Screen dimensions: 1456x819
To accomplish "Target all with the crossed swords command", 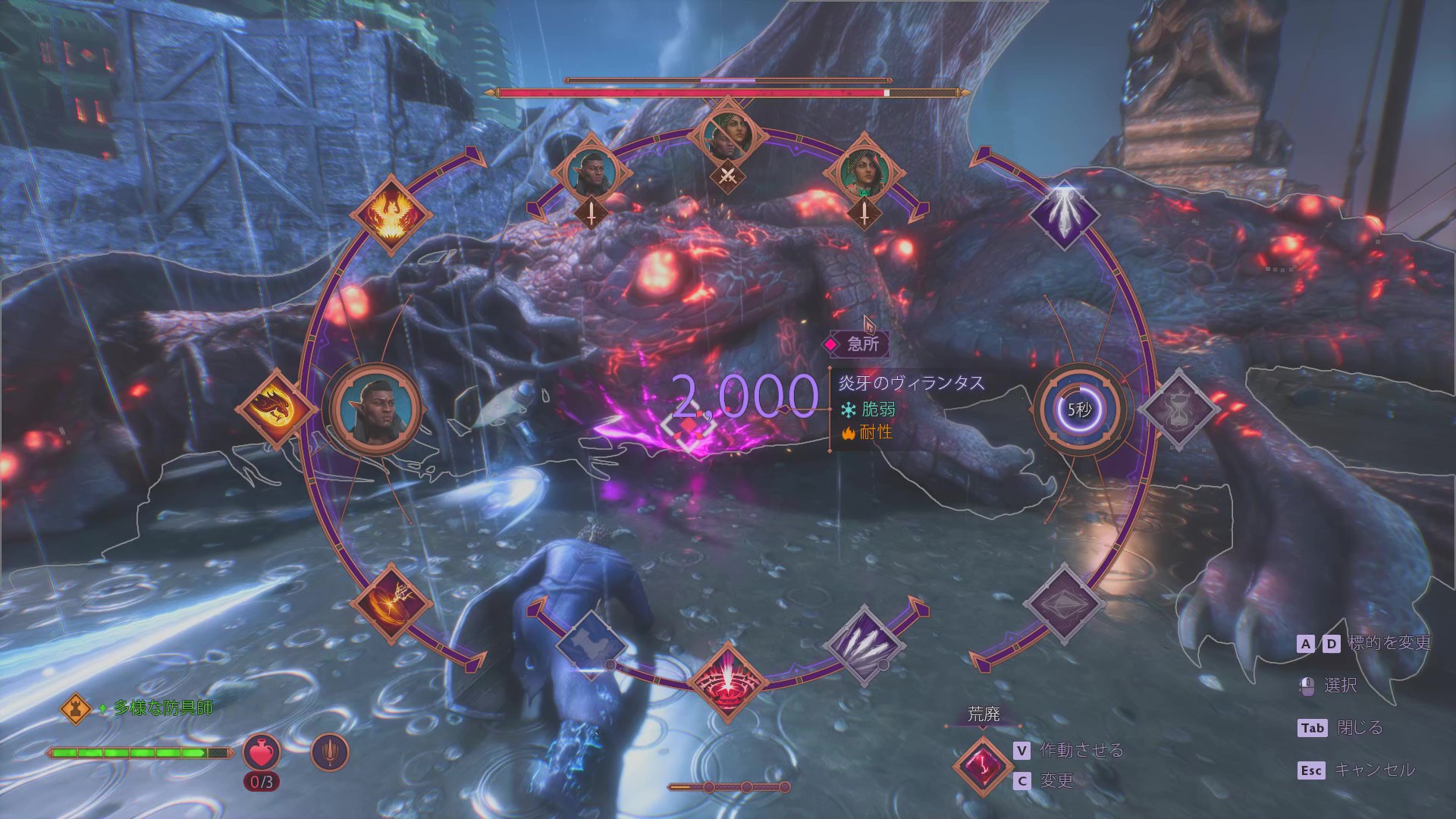I will click(x=728, y=176).
